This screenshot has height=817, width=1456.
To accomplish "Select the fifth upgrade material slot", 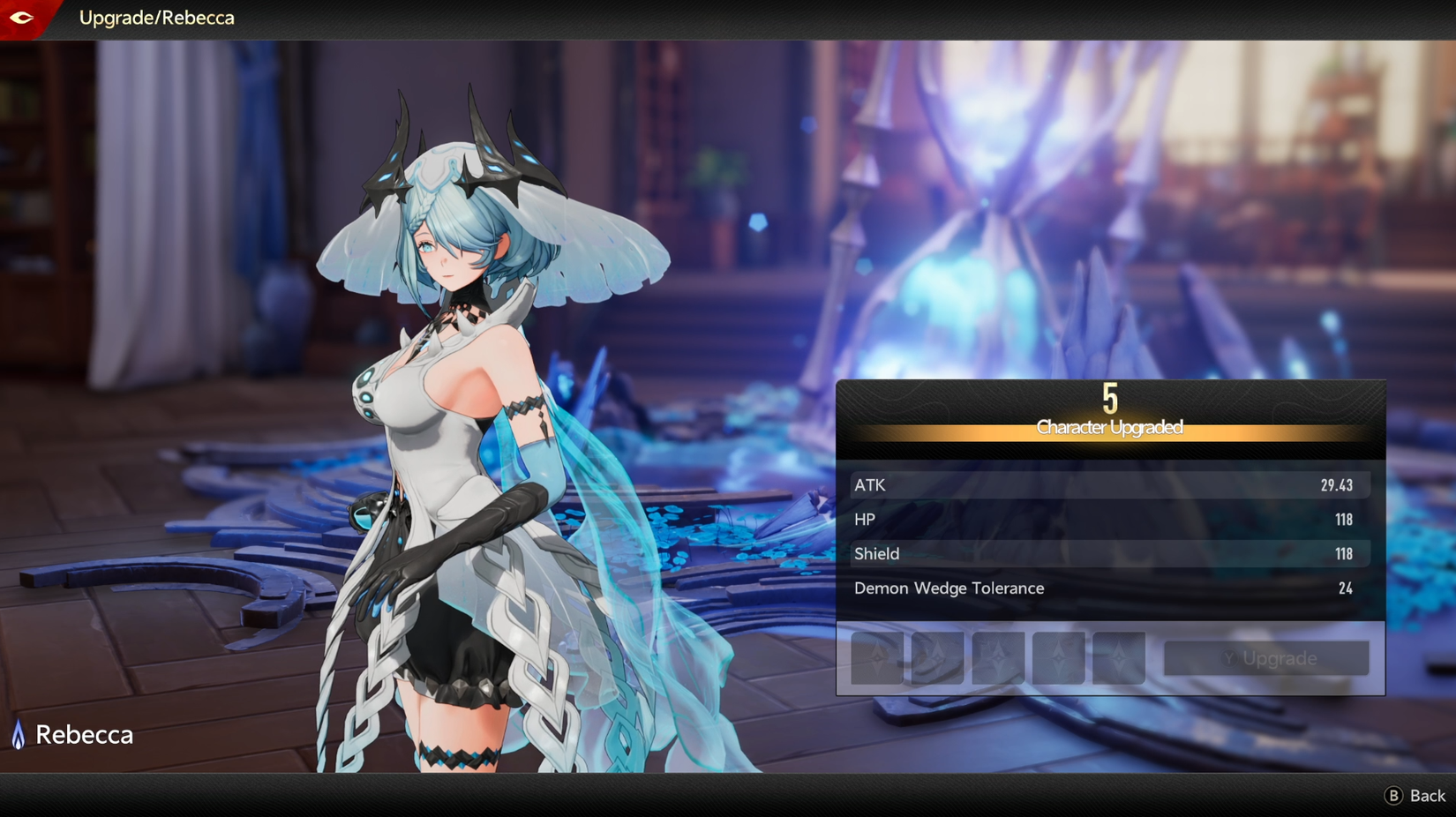I will [x=1118, y=657].
